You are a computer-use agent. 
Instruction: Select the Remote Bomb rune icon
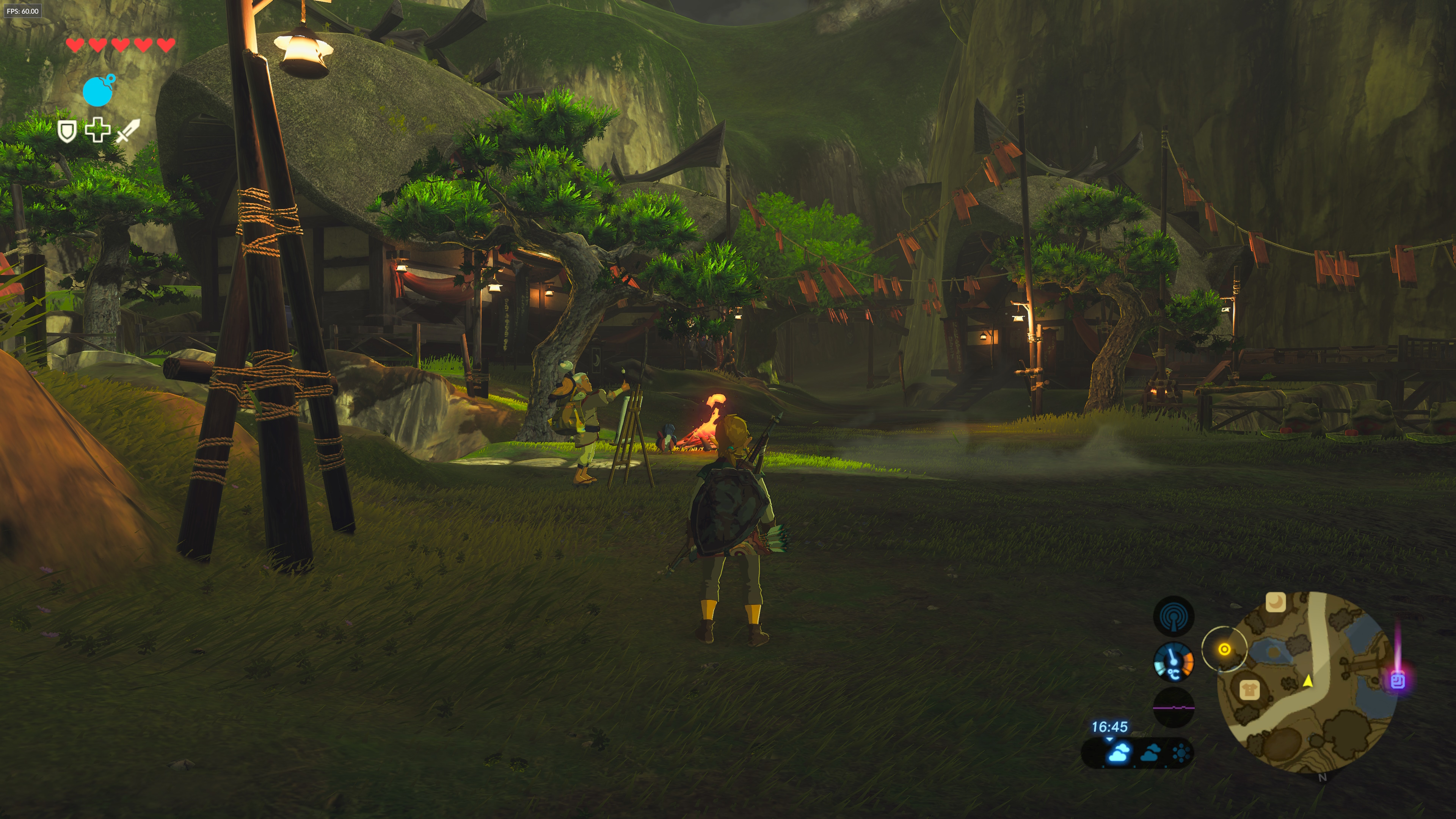tap(98, 91)
